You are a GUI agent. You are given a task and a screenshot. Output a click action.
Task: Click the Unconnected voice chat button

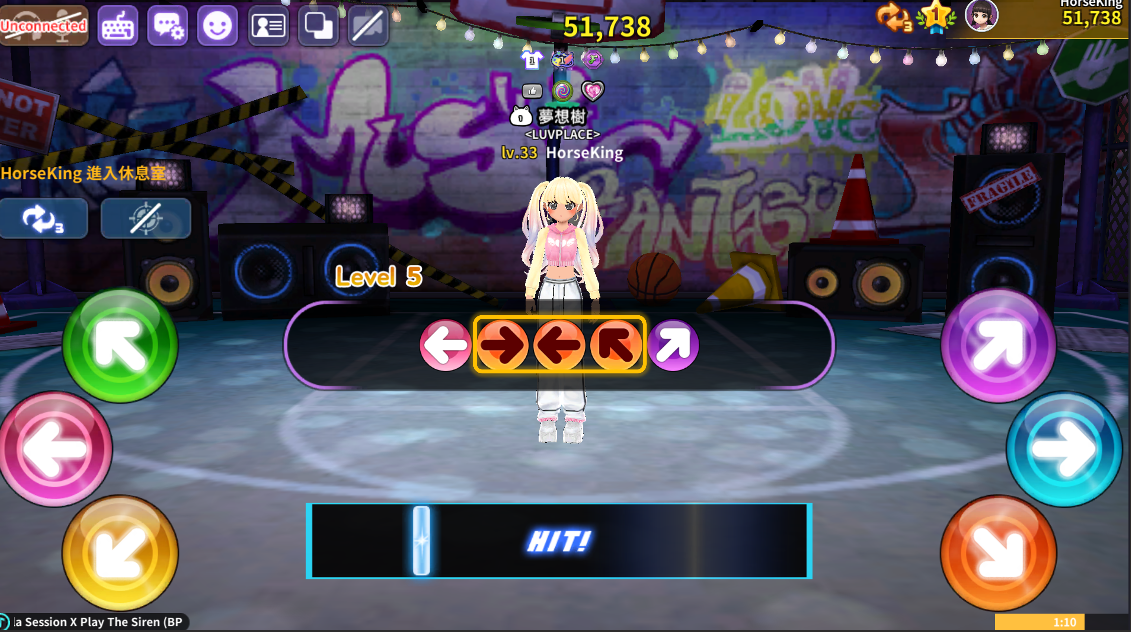pyautogui.click(x=44, y=26)
